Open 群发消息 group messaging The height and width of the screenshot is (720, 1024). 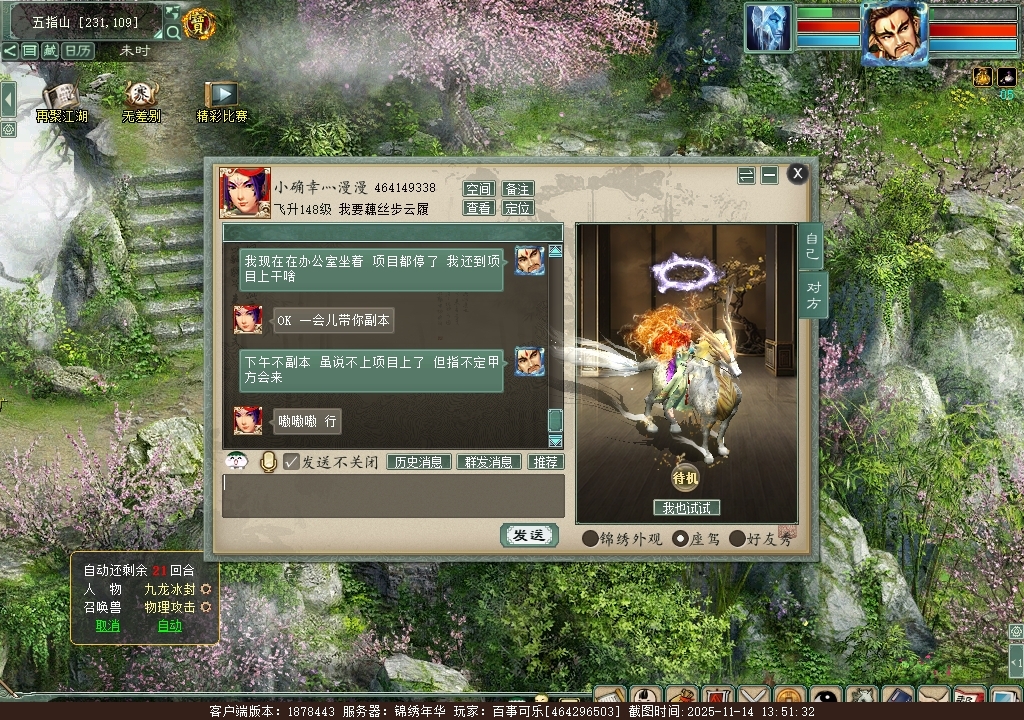click(x=489, y=462)
